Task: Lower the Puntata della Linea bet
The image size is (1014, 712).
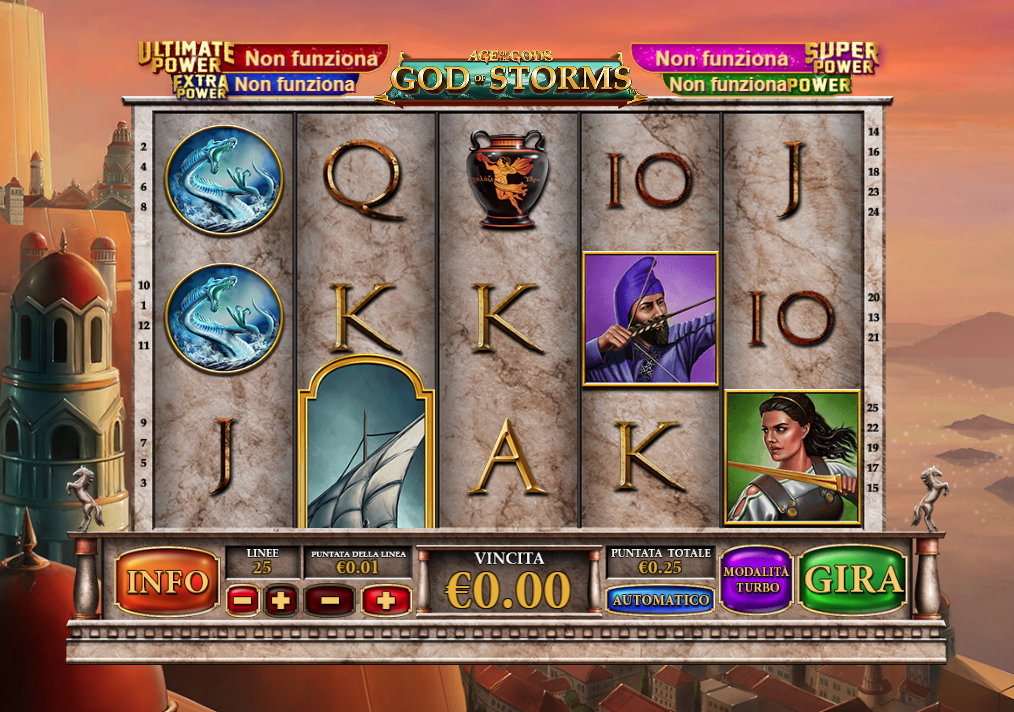Action: [329, 600]
